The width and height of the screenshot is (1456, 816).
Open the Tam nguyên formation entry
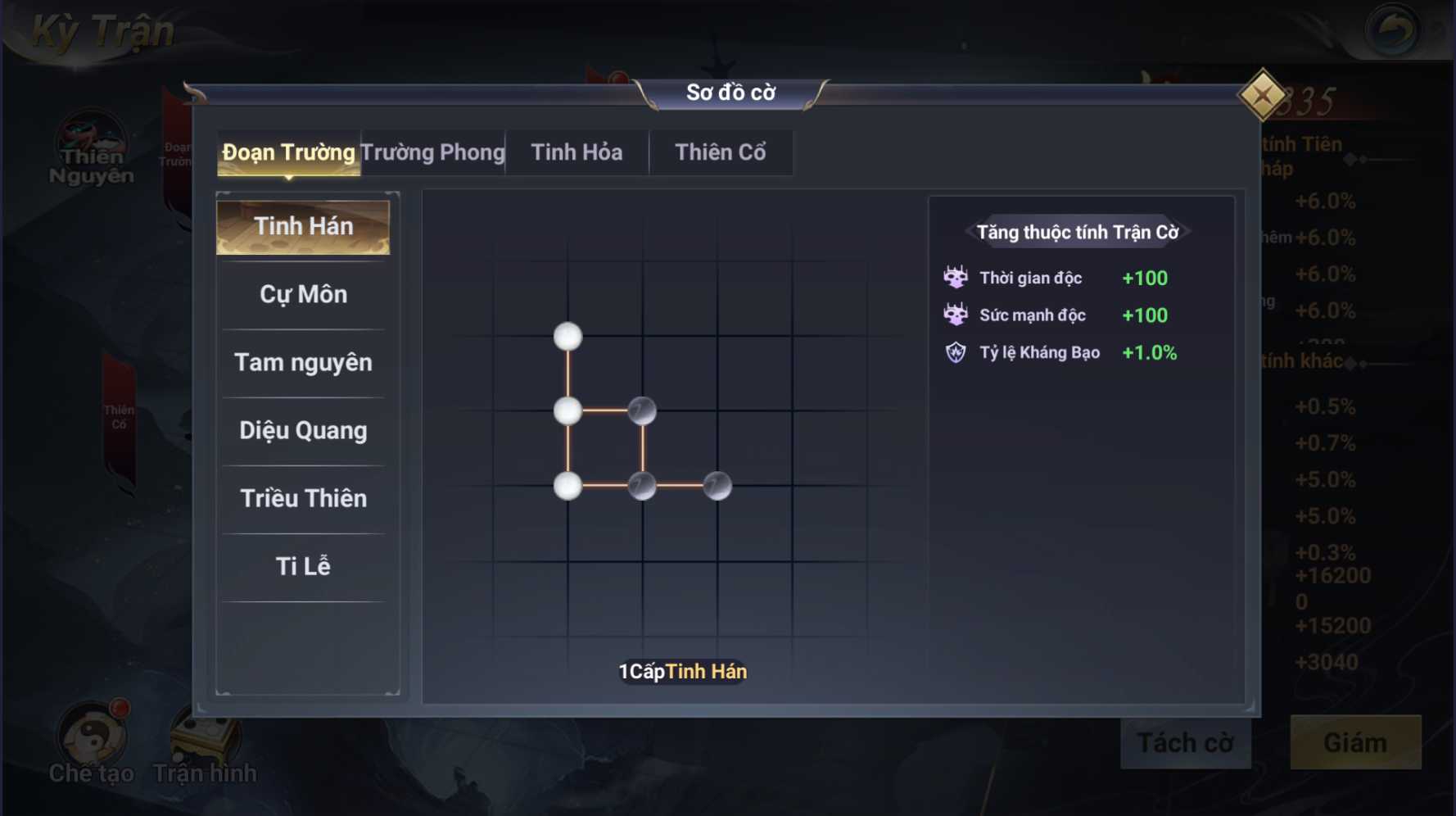pos(303,363)
